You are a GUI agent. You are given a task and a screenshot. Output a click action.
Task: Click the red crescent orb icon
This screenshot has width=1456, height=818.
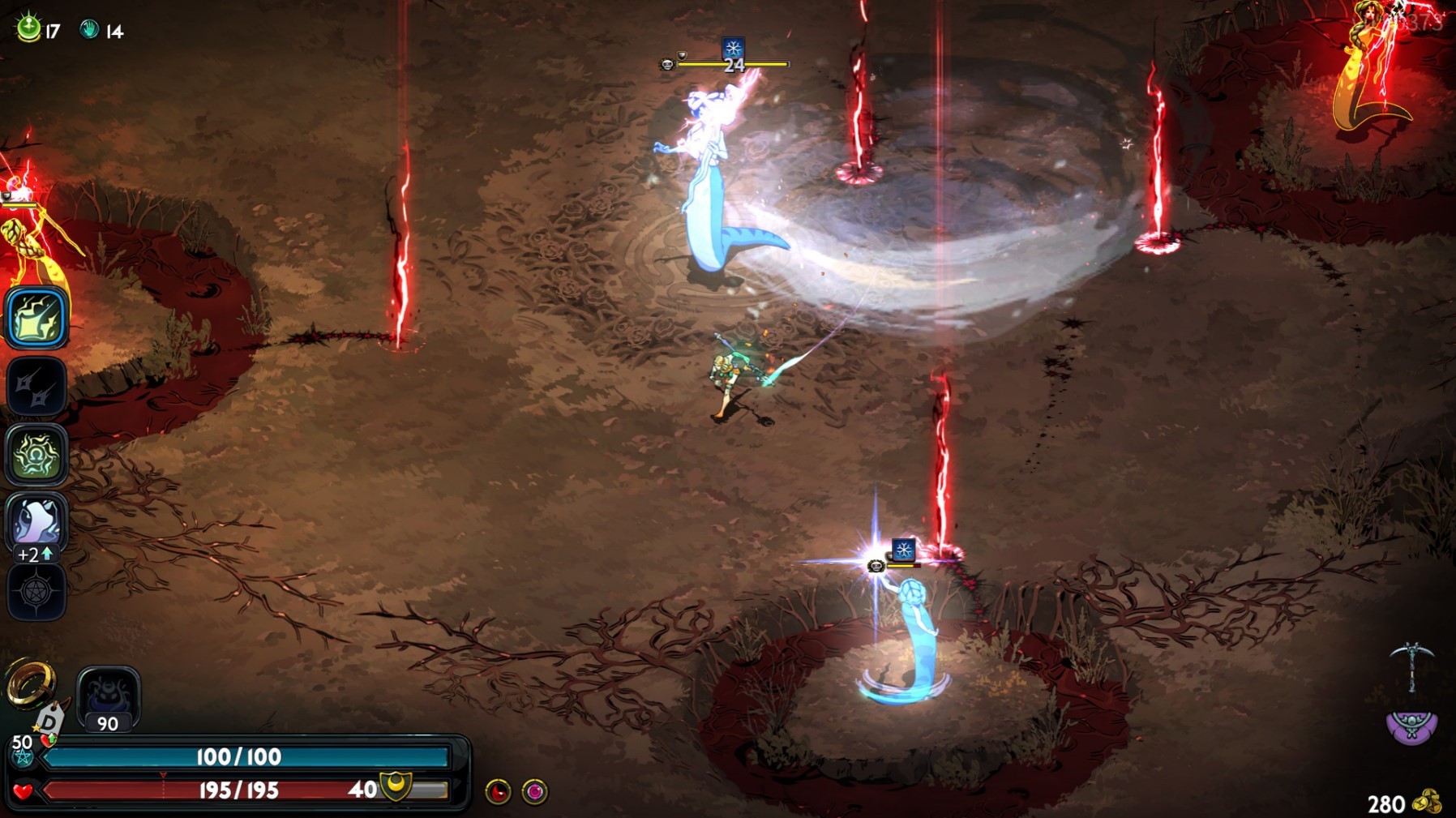click(x=498, y=791)
